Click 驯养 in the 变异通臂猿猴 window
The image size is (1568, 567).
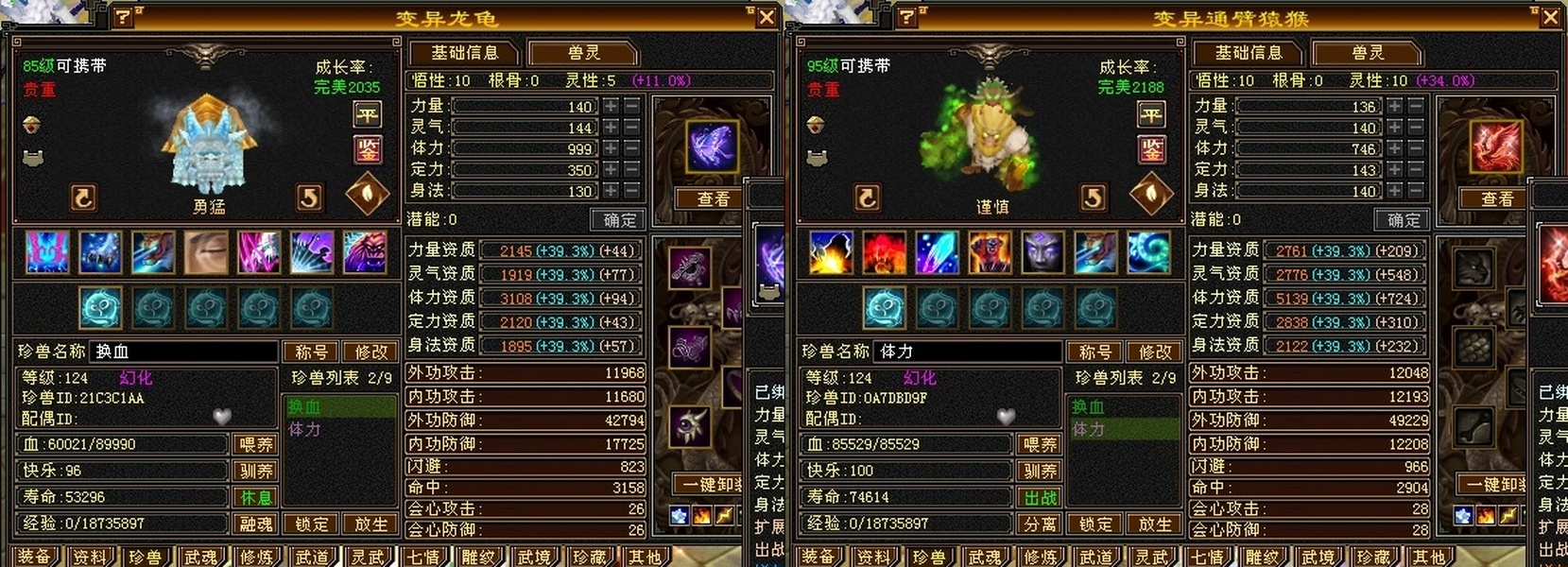(1040, 471)
